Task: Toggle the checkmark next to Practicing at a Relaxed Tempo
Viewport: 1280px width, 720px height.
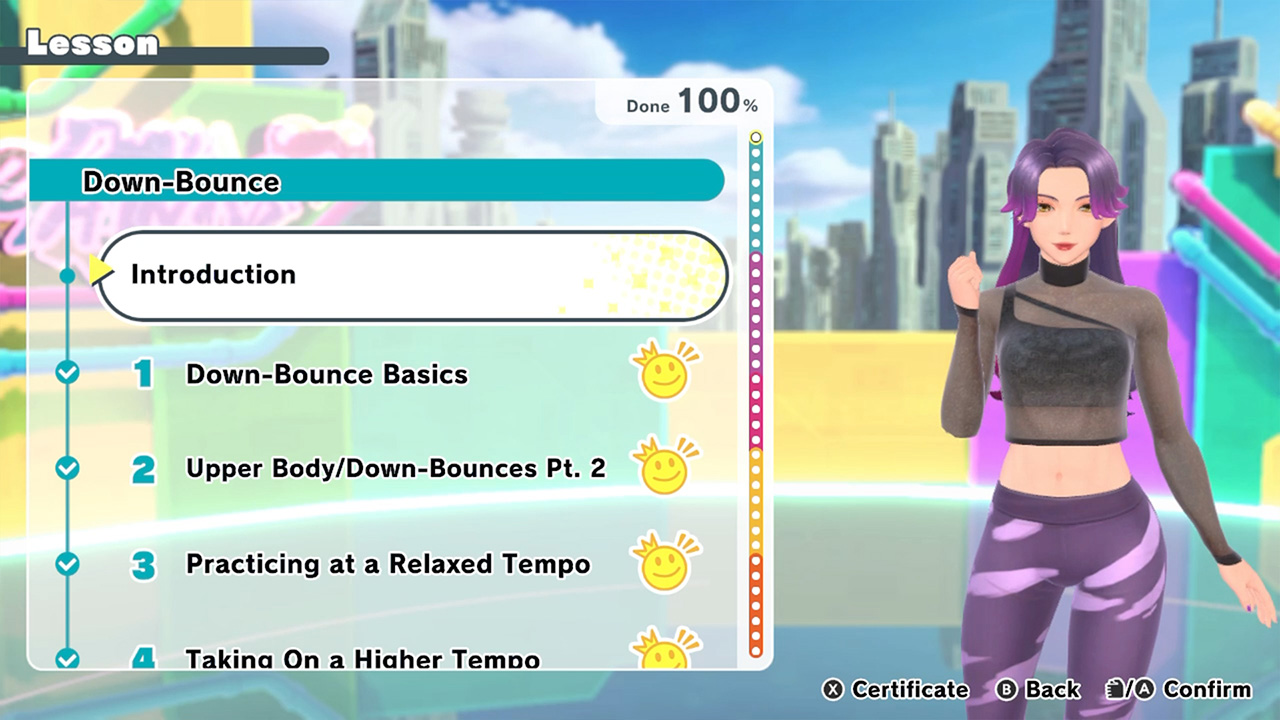Action: [x=66, y=563]
